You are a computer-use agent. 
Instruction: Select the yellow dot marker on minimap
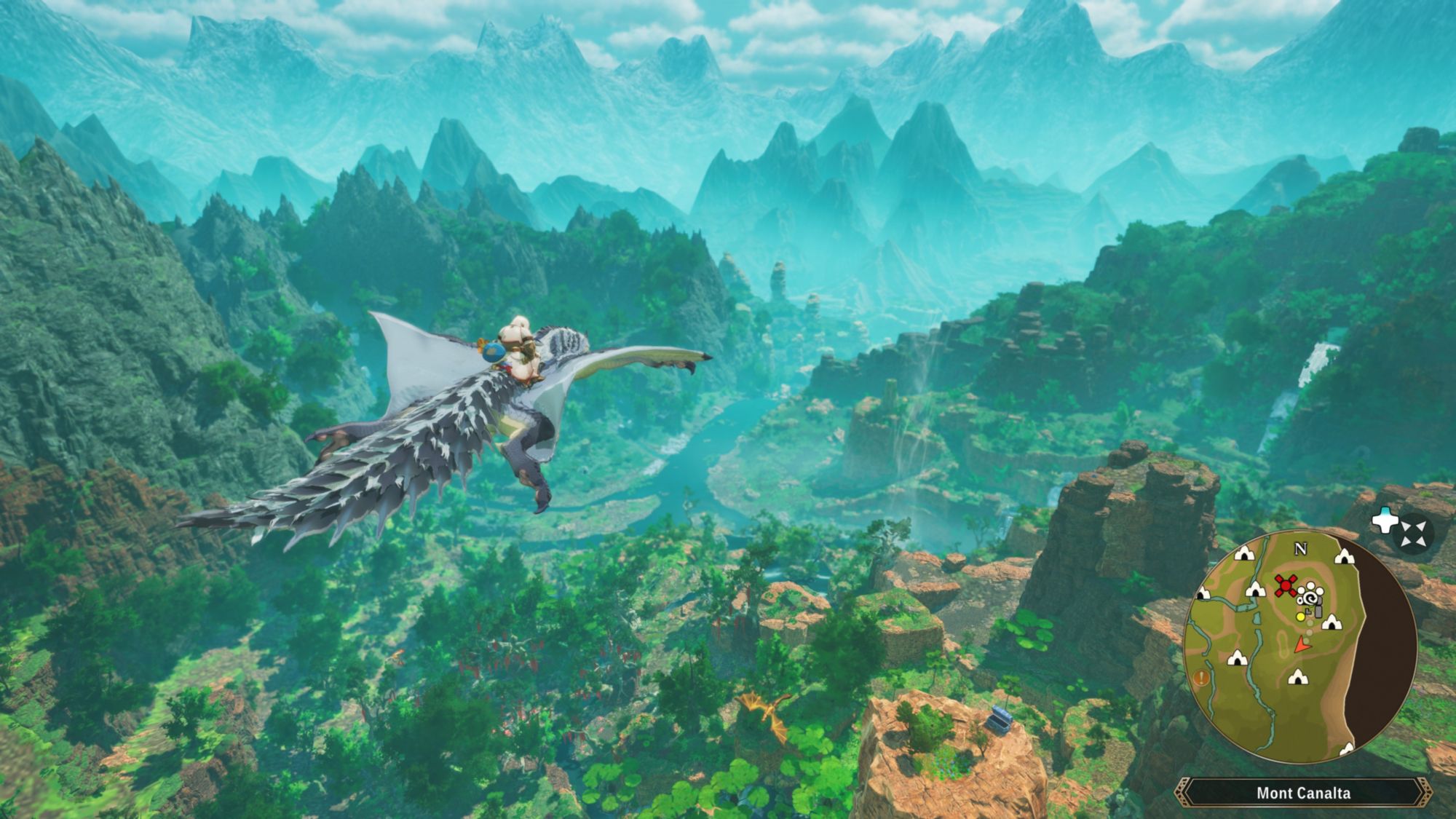pos(1301,617)
